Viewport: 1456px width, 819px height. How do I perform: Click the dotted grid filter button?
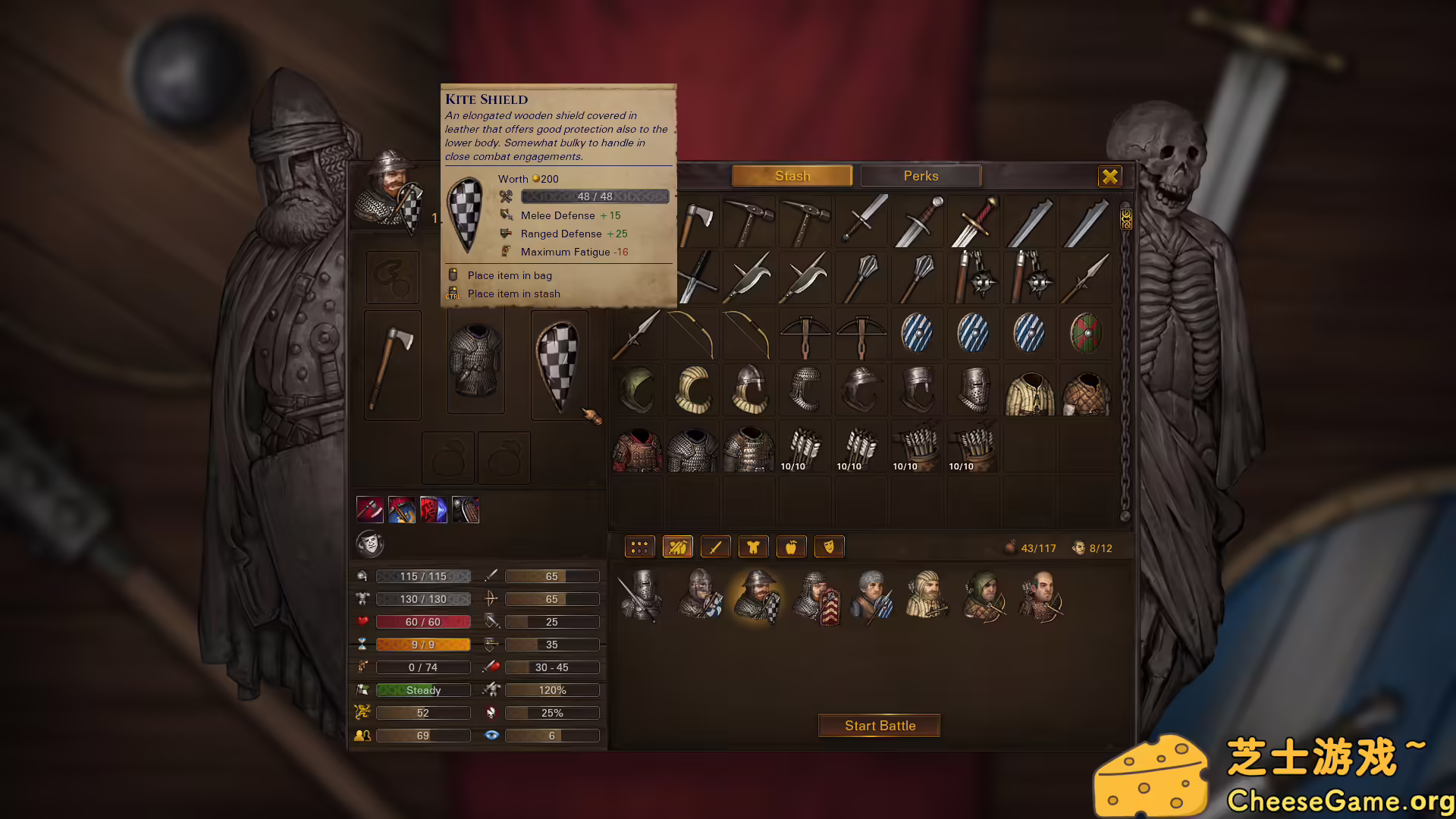click(x=639, y=547)
